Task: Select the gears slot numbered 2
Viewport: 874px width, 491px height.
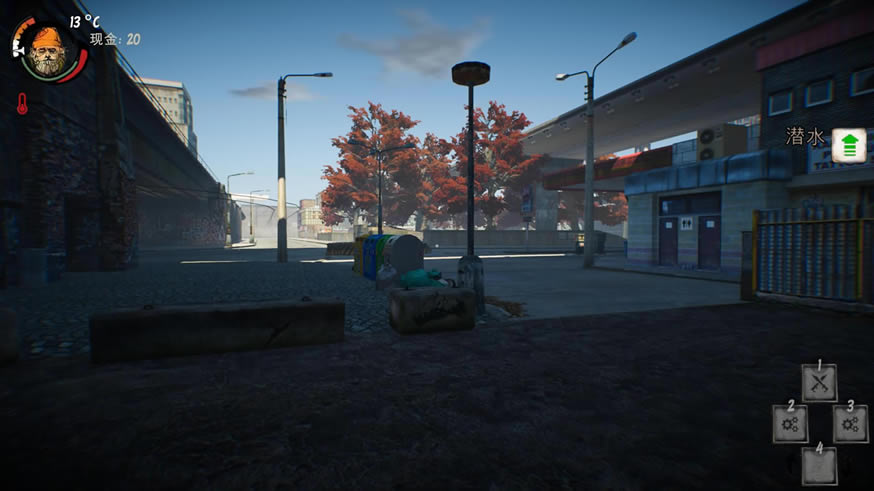Action: tap(789, 424)
